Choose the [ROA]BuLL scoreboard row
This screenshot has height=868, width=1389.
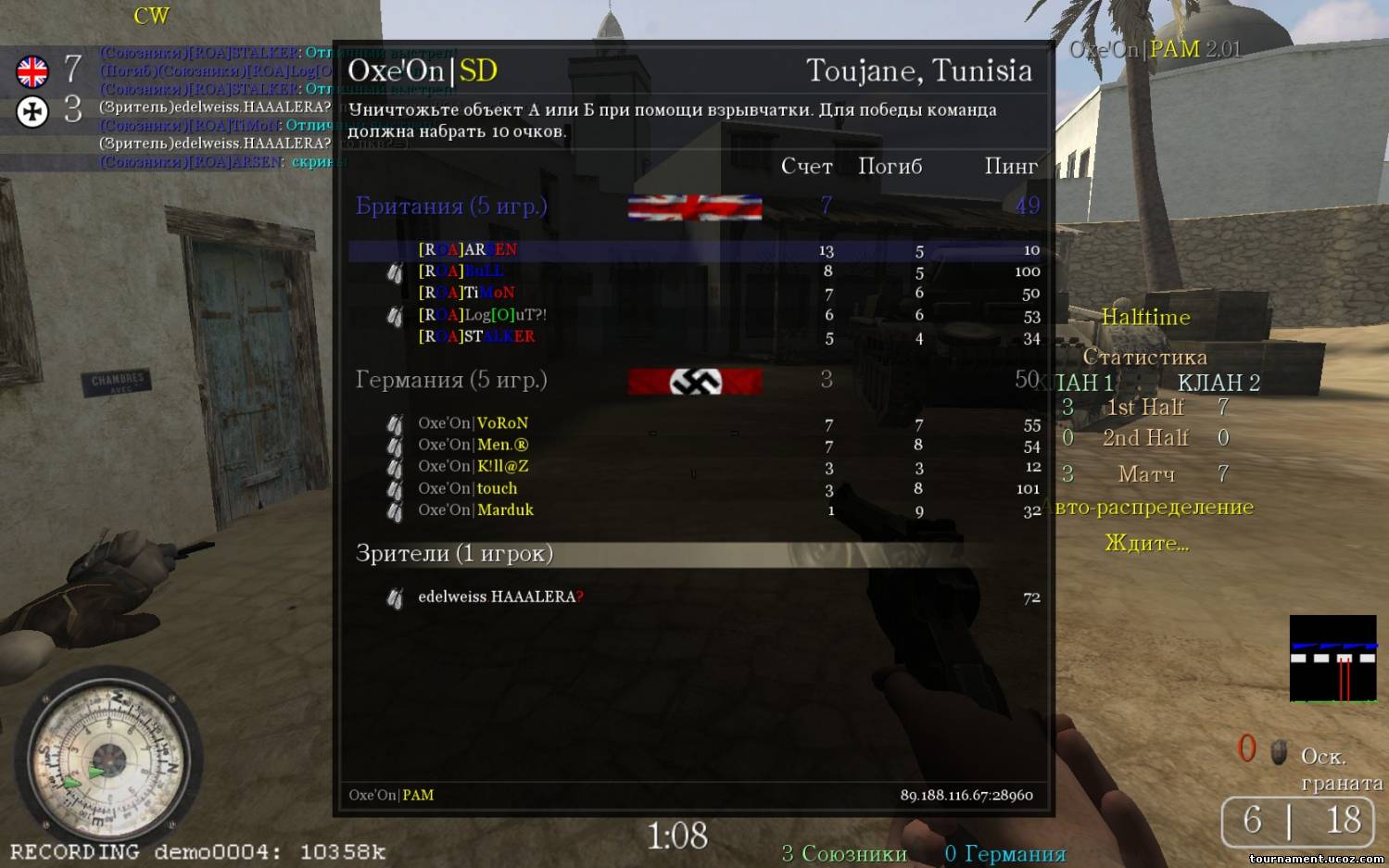(x=461, y=271)
